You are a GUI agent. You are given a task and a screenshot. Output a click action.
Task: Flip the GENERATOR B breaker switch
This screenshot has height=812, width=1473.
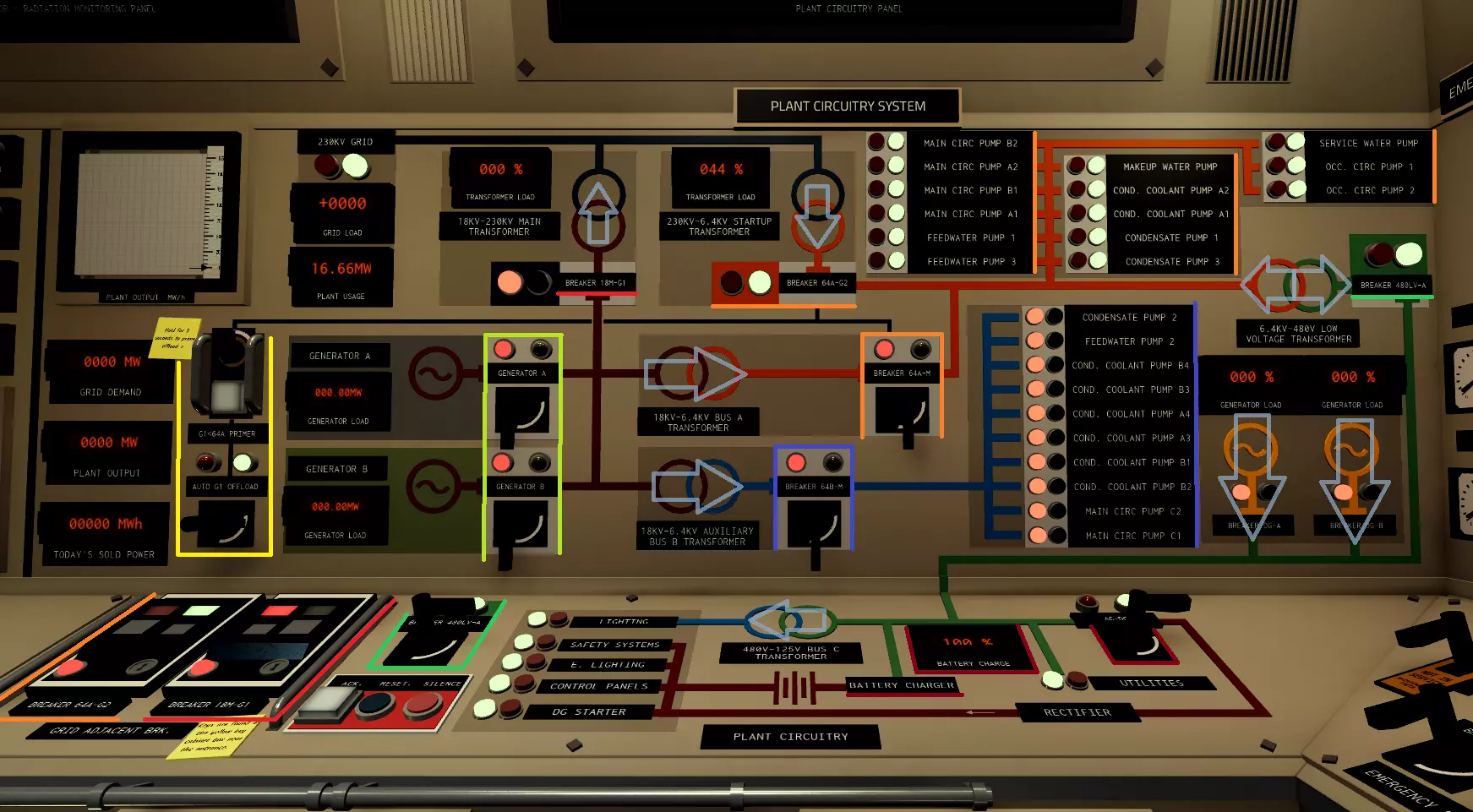click(521, 524)
